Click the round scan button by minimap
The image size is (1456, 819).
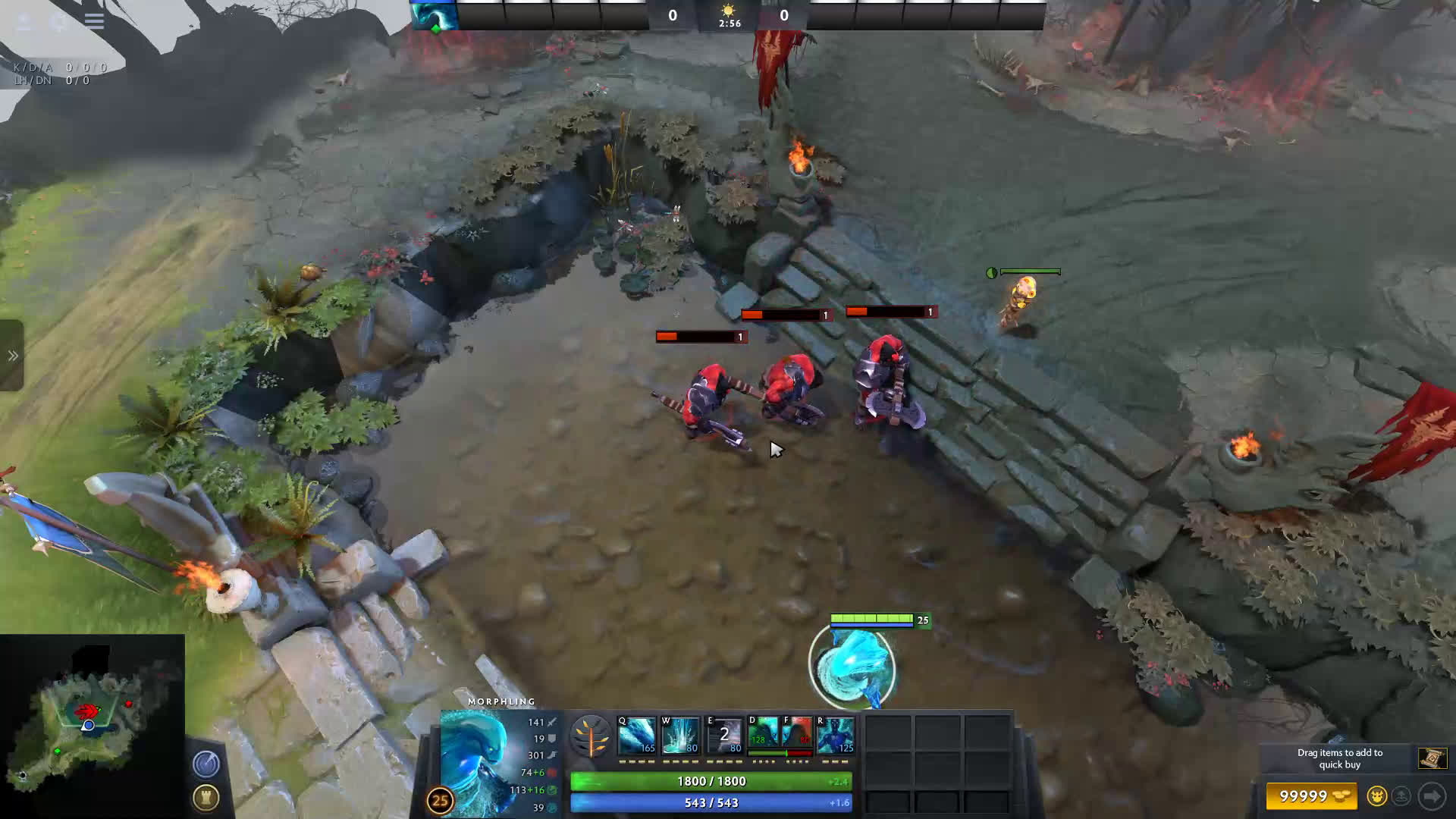tap(206, 764)
